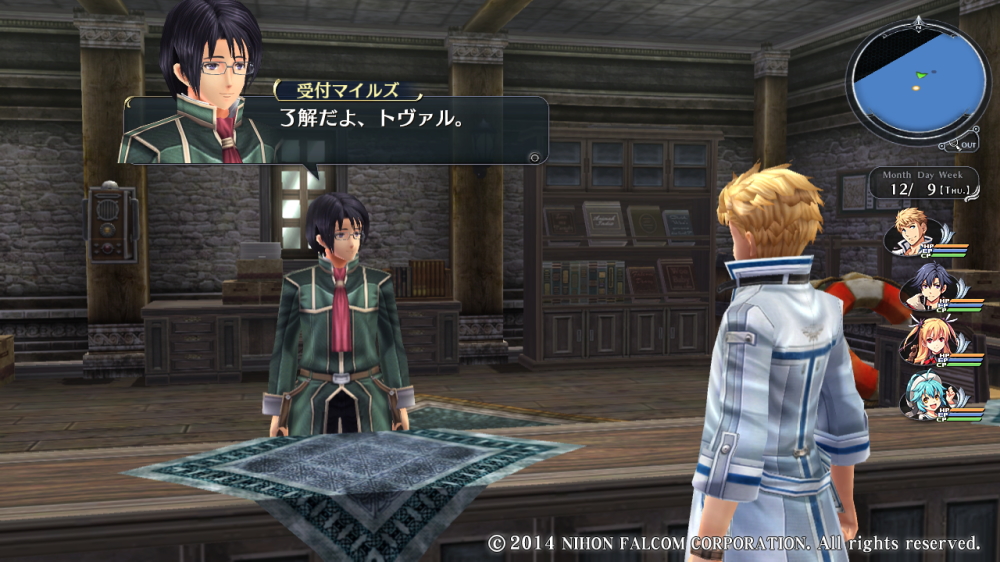Click the dialogue continue indicator icon
Image resolution: width=1000 pixels, height=562 pixels.
click(x=535, y=156)
